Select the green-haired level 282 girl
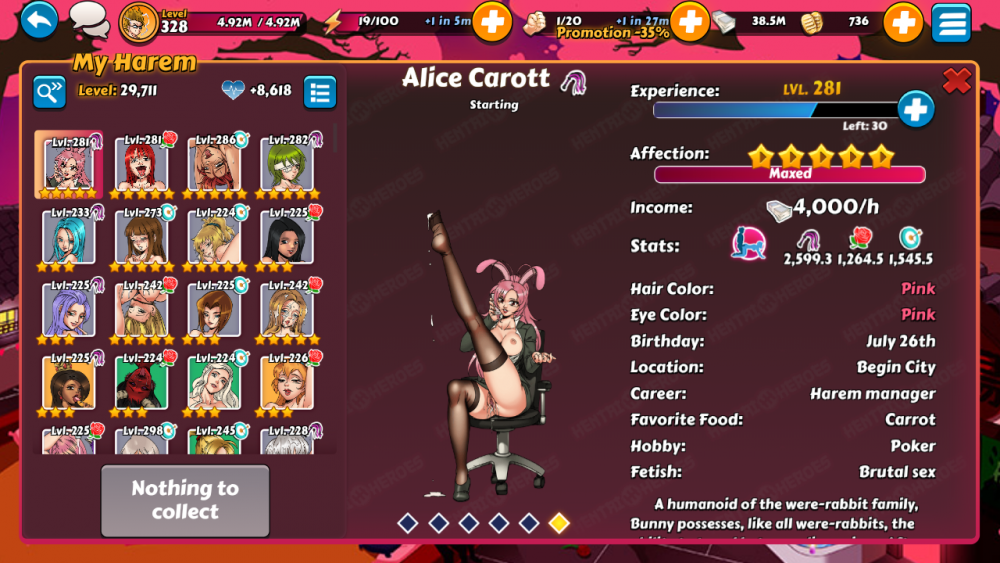 click(287, 164)
